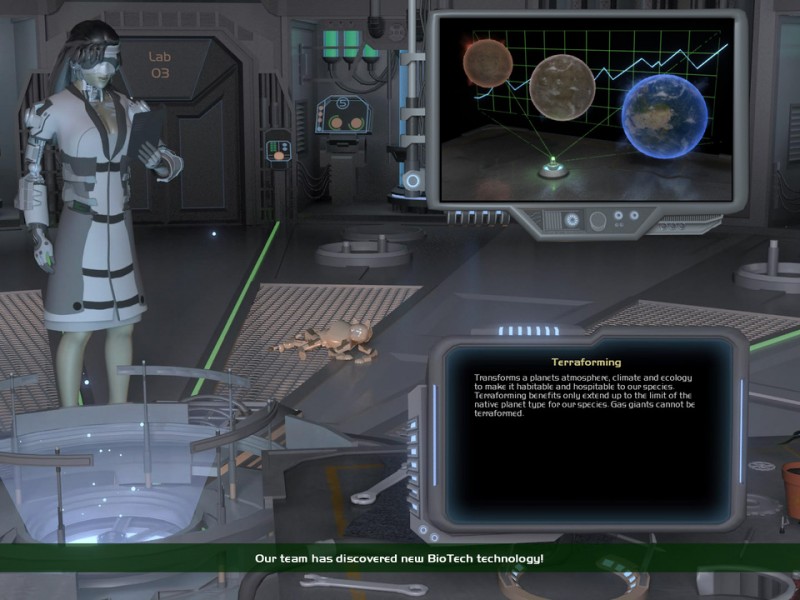
Task: Select the terraforming planets illustration monitor
Action: pyautogui.click(x=586, y=110)
